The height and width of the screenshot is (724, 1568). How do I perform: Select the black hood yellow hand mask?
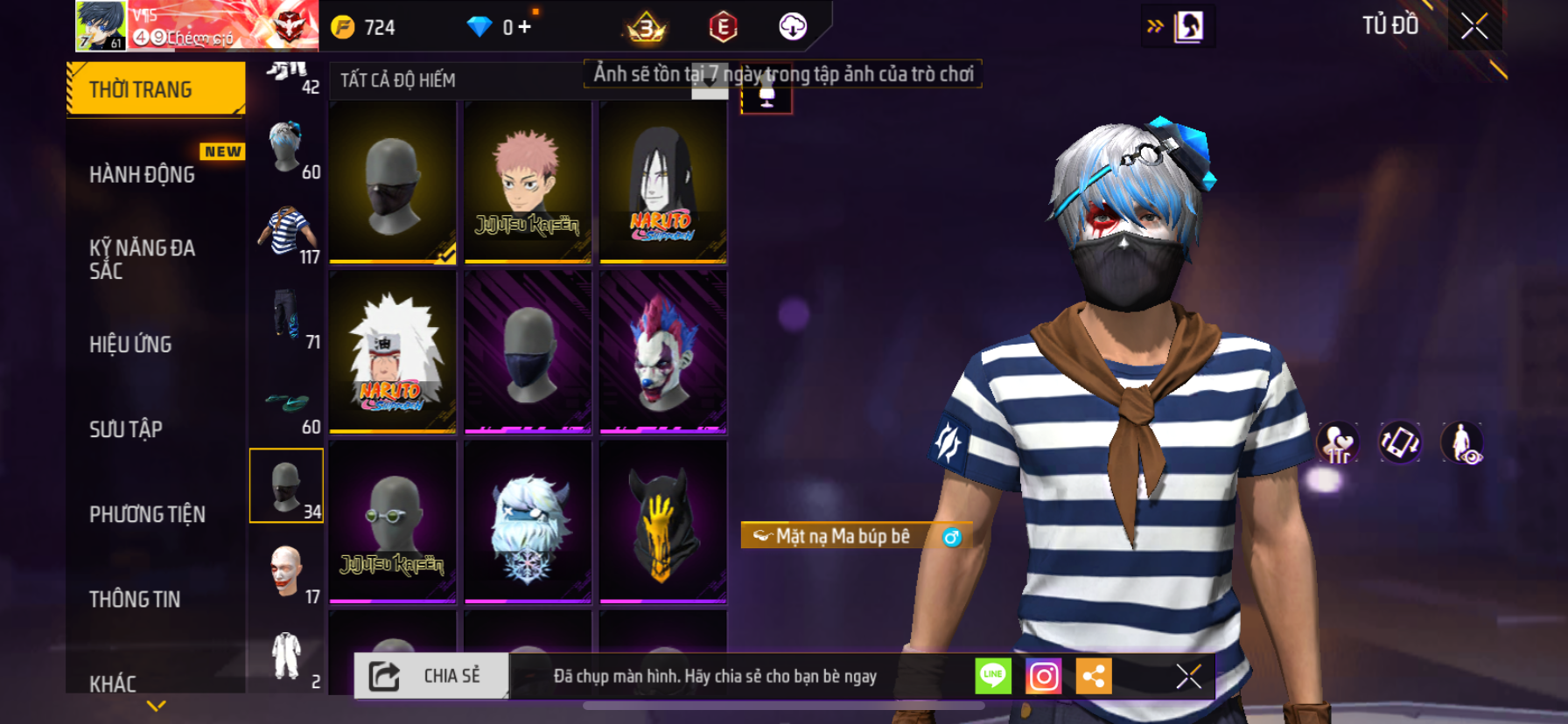click(662, 521)
